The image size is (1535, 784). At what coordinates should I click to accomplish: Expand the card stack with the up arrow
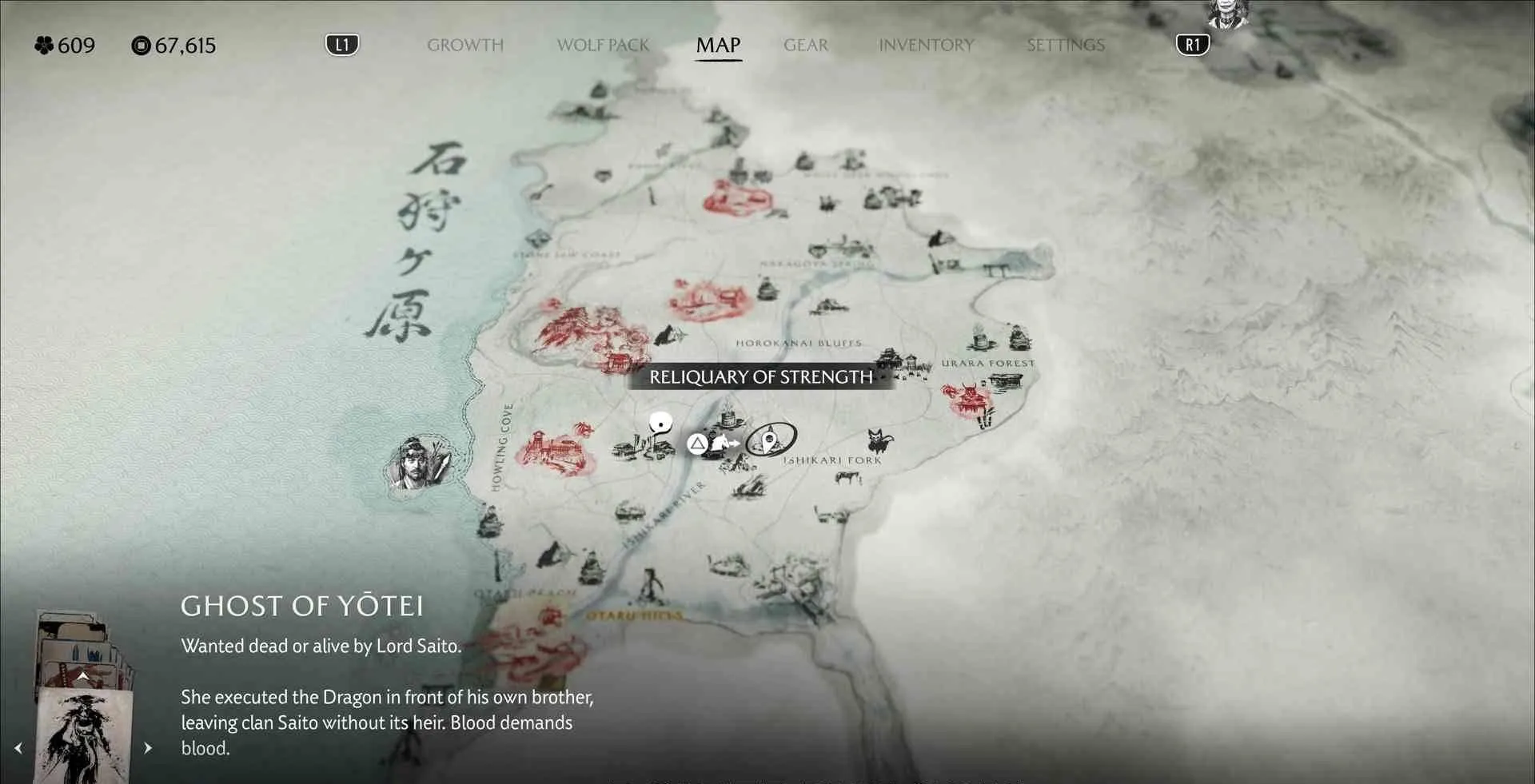[82, 677]
